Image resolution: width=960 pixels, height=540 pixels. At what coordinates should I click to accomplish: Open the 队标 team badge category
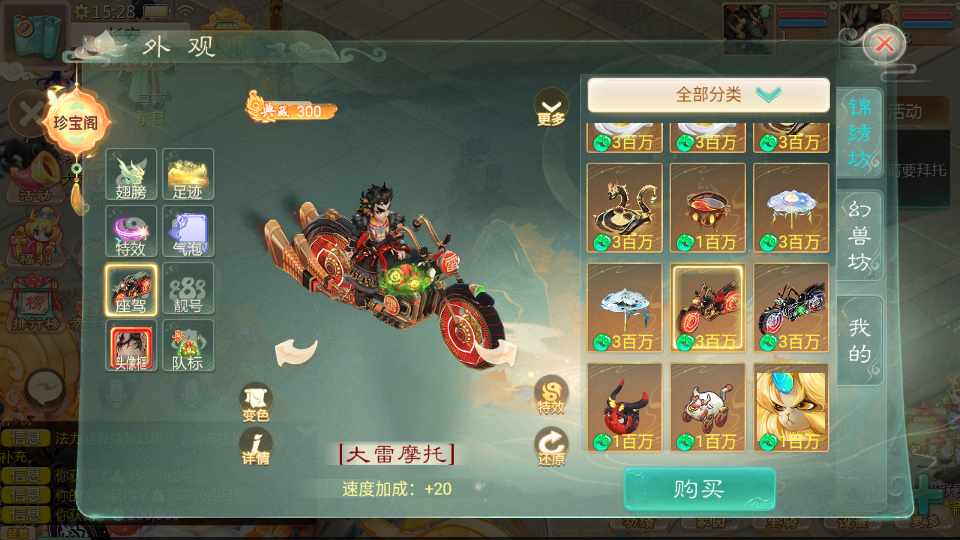[188, 345]
